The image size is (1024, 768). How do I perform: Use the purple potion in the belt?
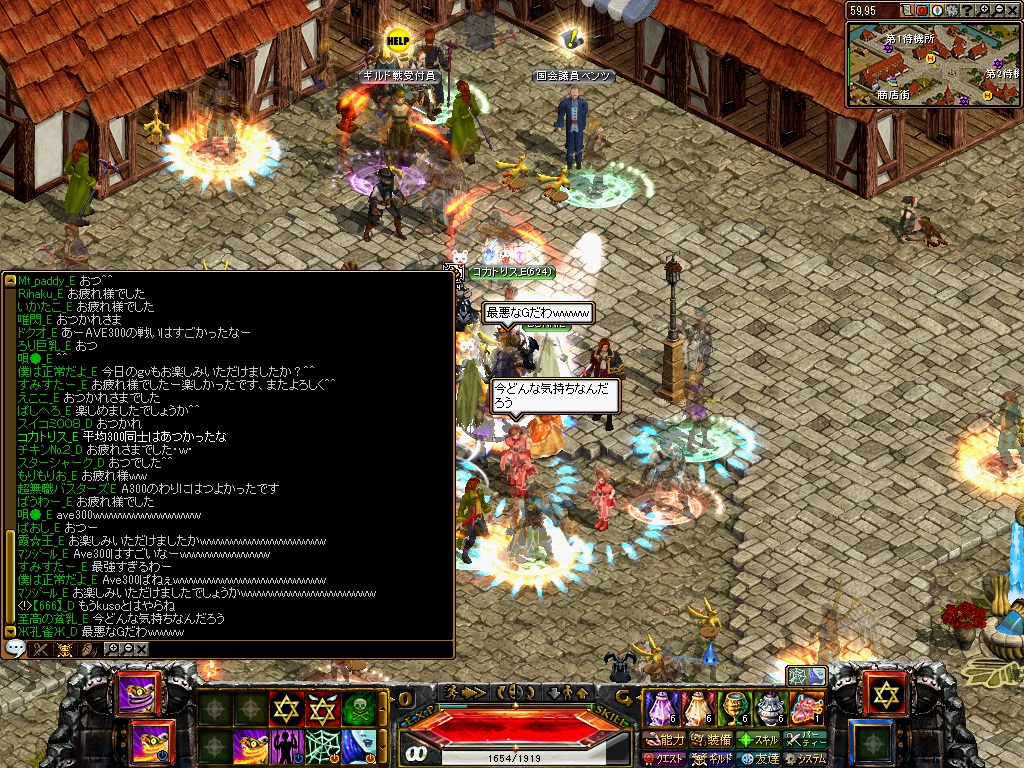tap(662, 708)
